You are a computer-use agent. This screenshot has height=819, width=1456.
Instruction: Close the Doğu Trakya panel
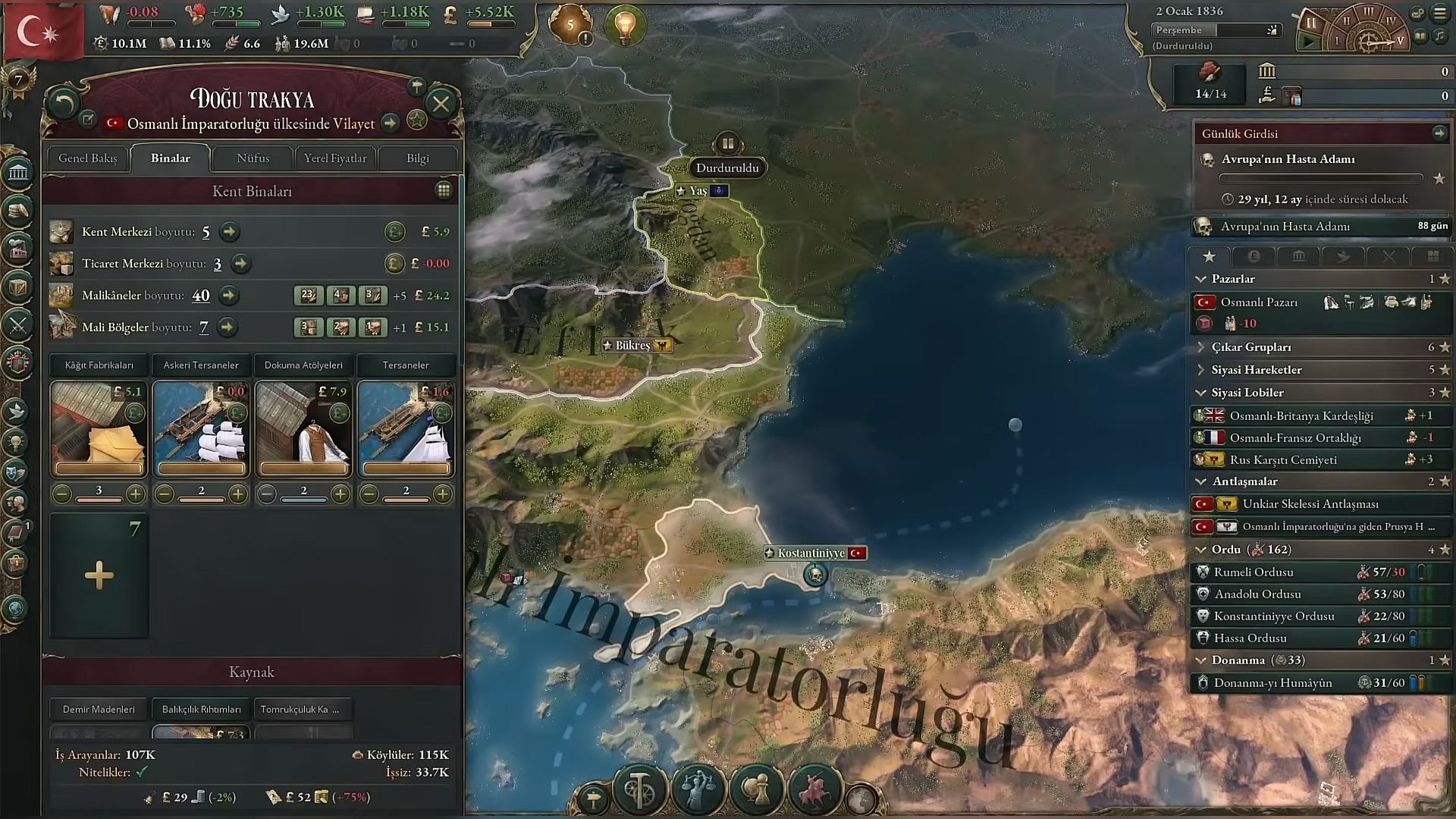pyautogui.click(x=441, y=104)
